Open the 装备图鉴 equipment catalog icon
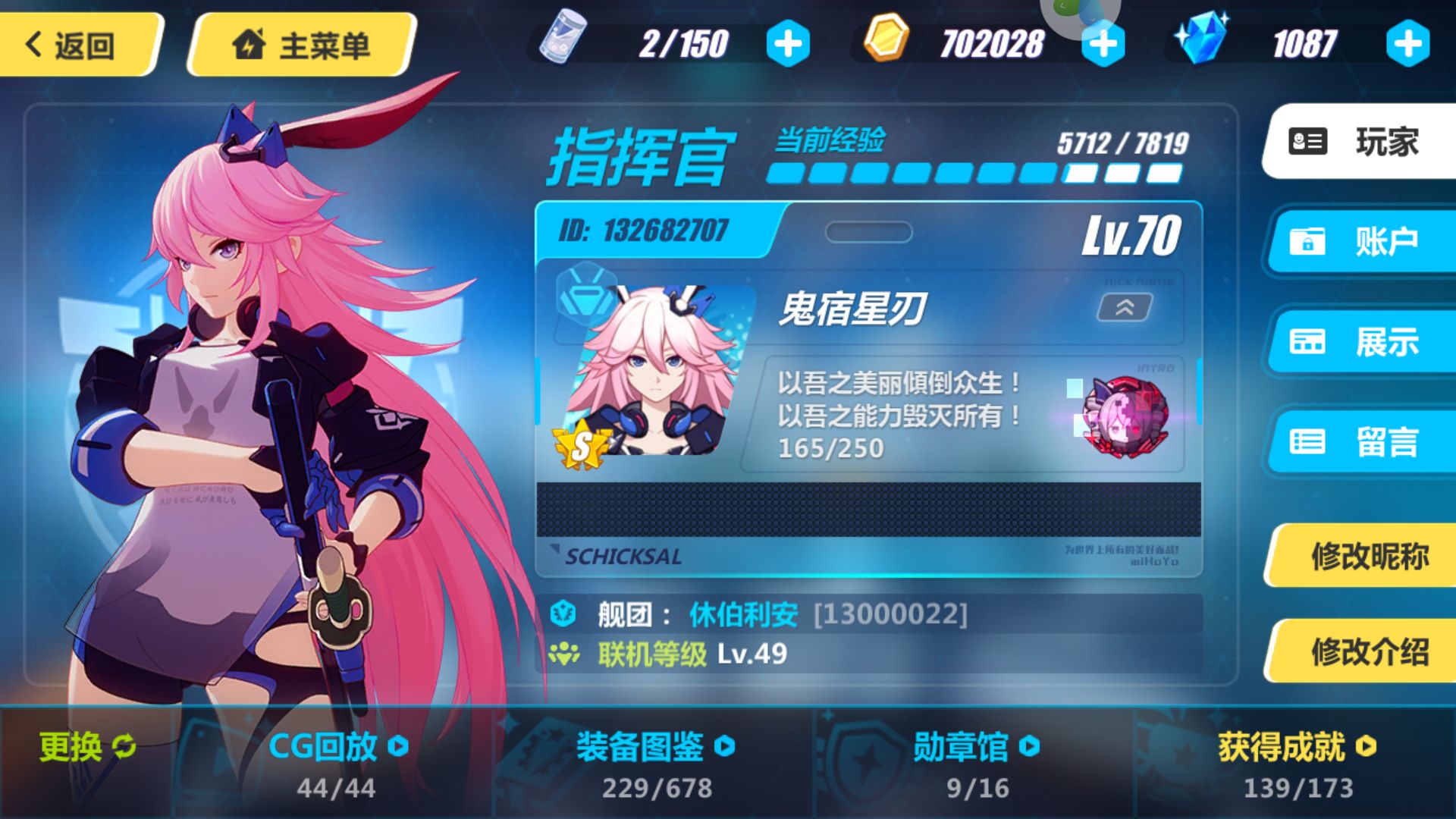This screenshot has height=819, width=1456. click(726, 747)
